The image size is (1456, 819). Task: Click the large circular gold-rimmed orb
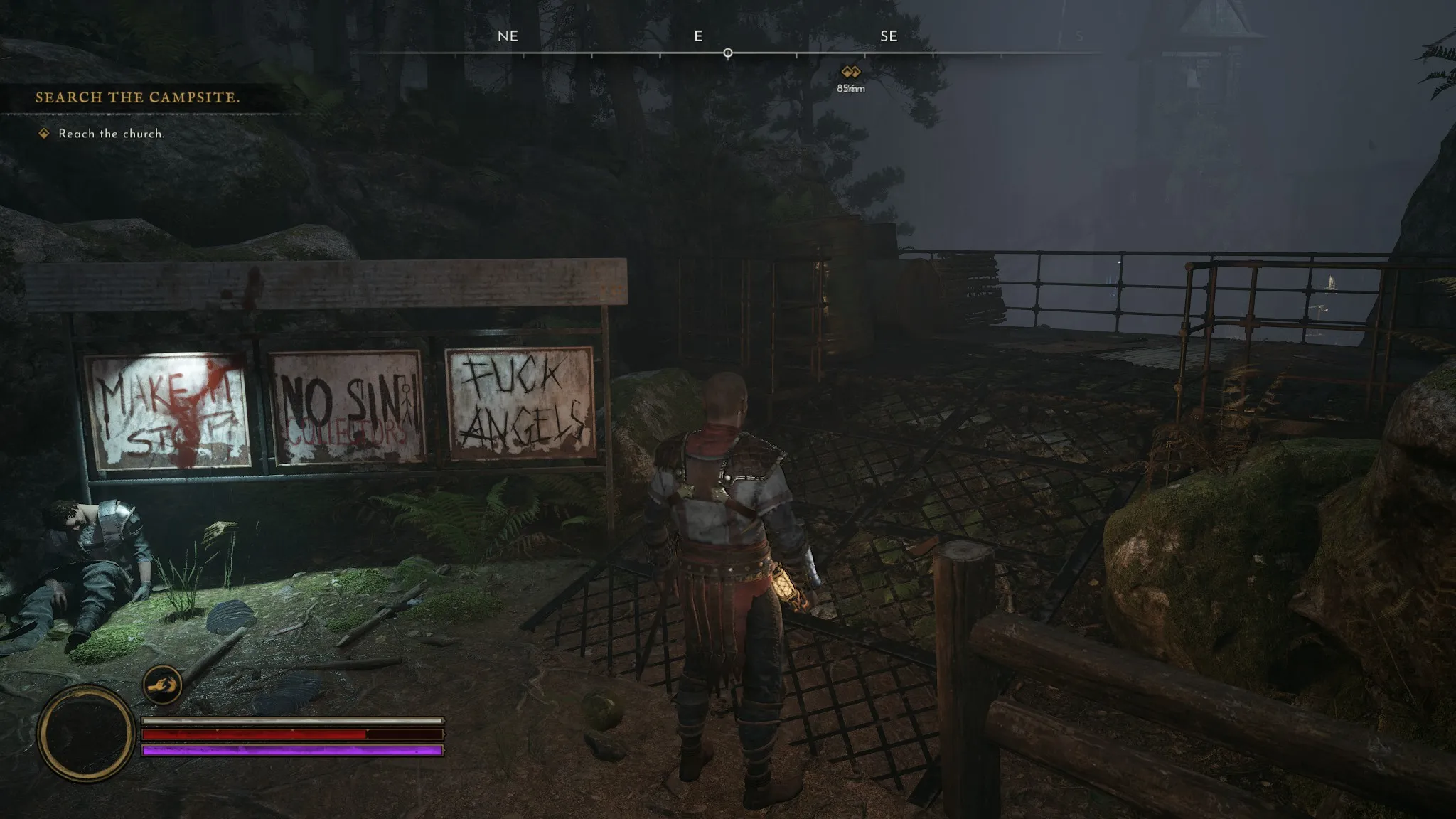click(x=87, y=733)
